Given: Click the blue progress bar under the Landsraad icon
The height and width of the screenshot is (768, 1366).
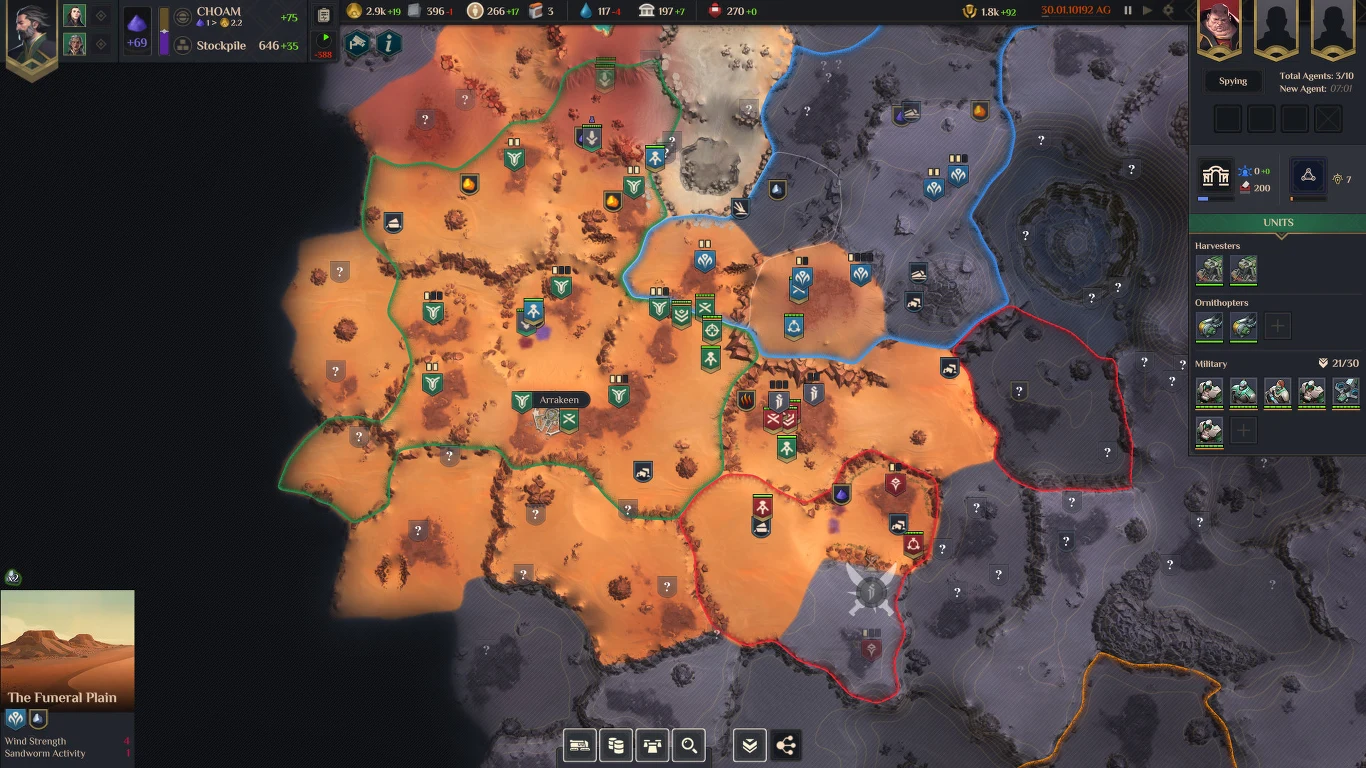Looking at the screenshot, I should [1203, 199].
